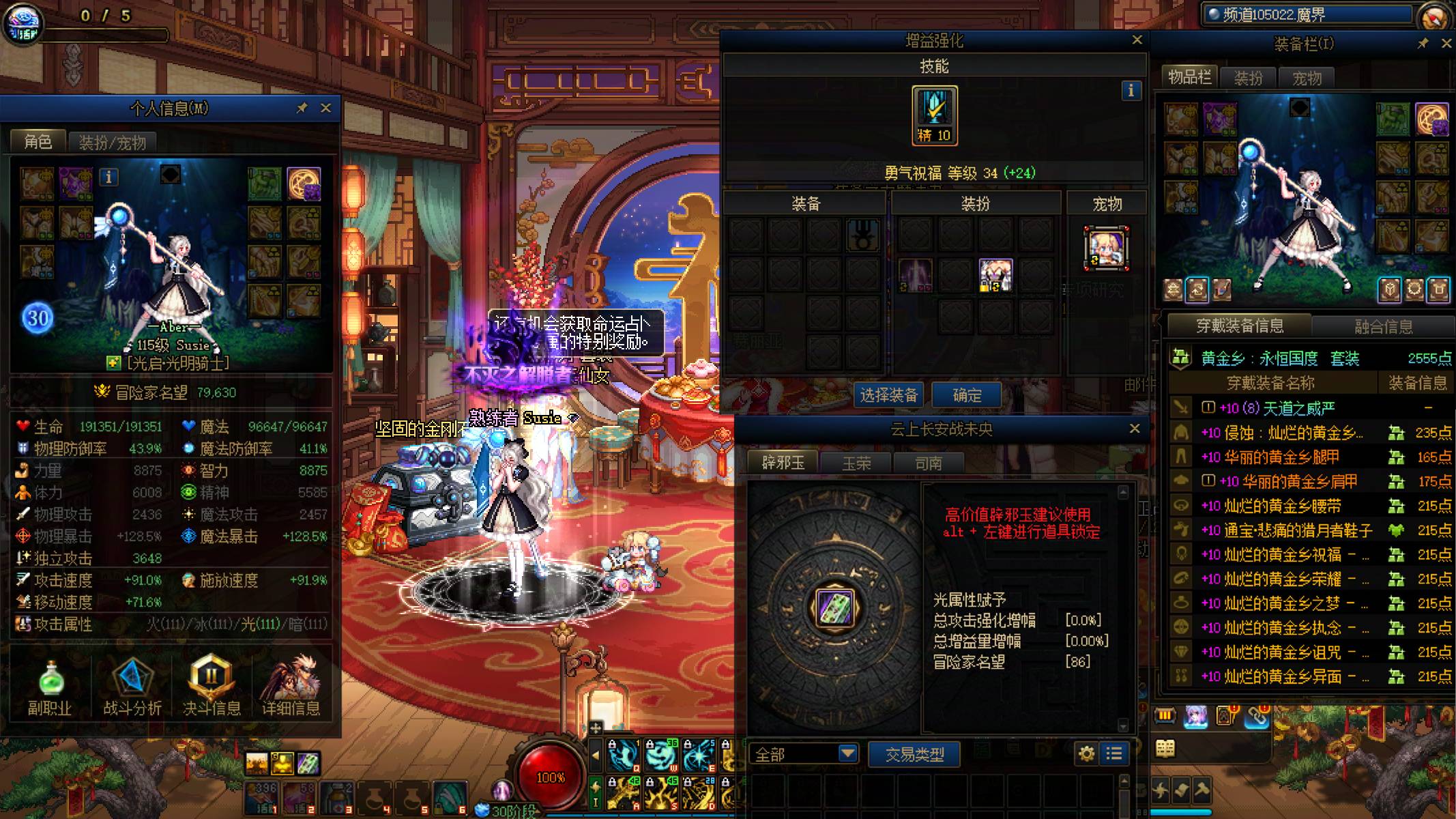Switch to the 融合信息 tab
1456x819 pixels.
(x=1382, y=324)
